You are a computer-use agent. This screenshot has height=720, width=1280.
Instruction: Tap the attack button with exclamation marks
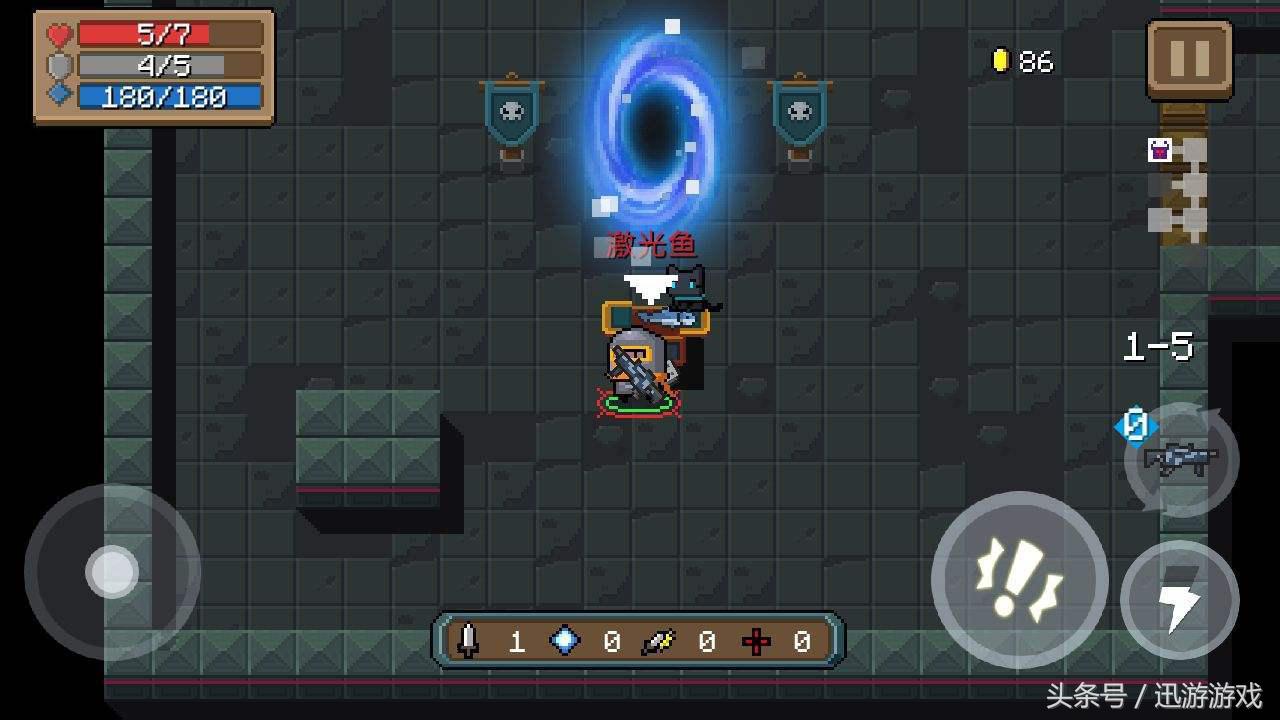(1019, 578)
